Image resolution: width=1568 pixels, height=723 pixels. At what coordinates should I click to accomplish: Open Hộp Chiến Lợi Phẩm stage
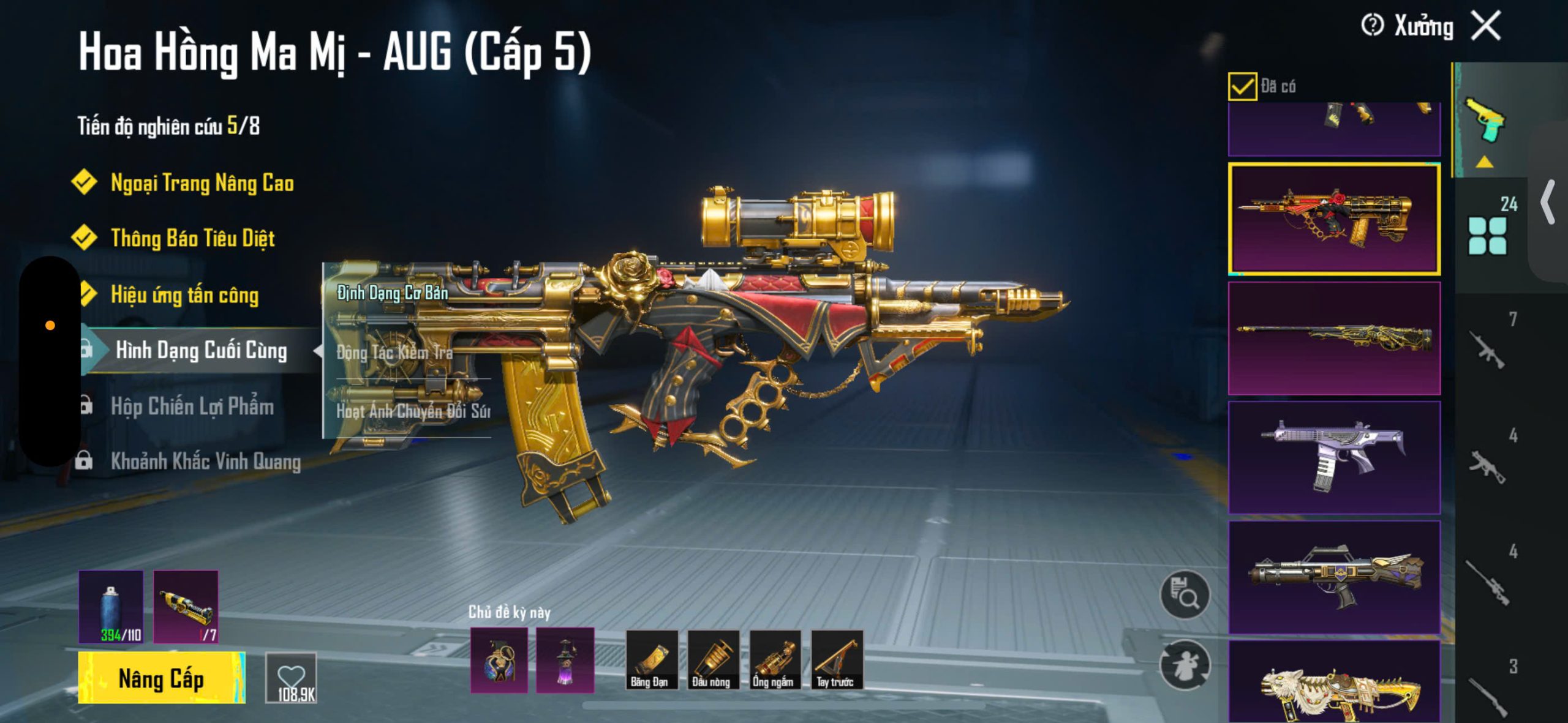(192, 406)
